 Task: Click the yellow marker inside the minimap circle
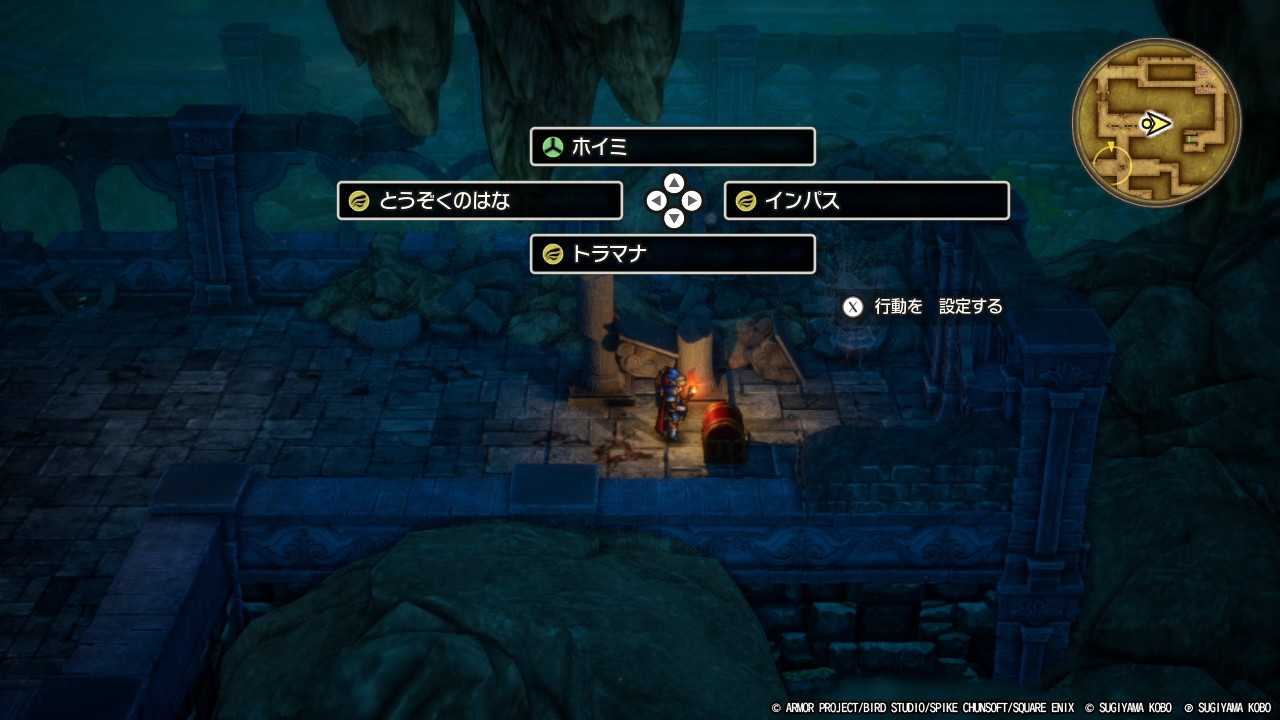tap(1112, 163)
